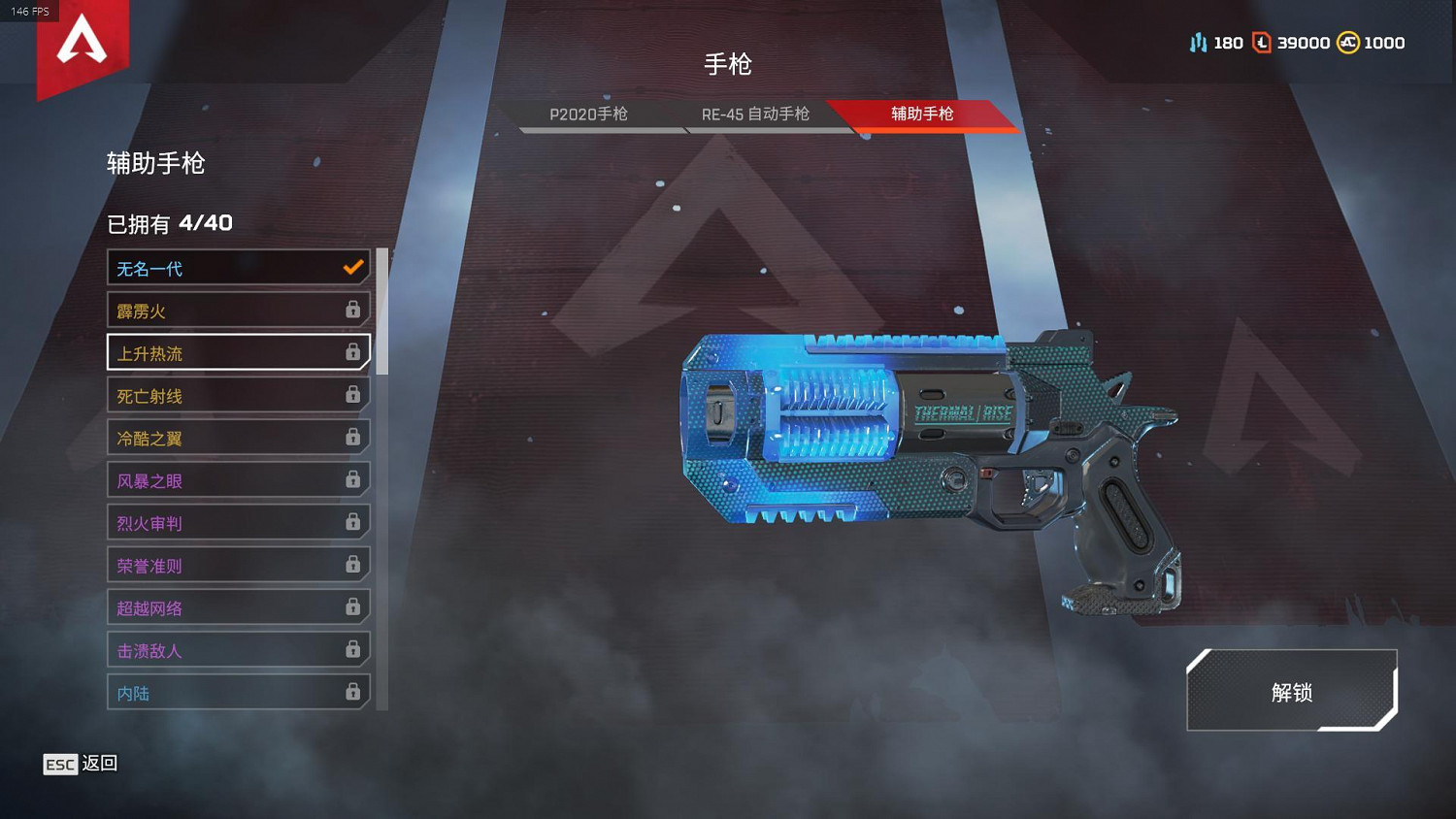Switch to the P2020手枪 tab
1456x819 pixels.
(x=589, y=115)
